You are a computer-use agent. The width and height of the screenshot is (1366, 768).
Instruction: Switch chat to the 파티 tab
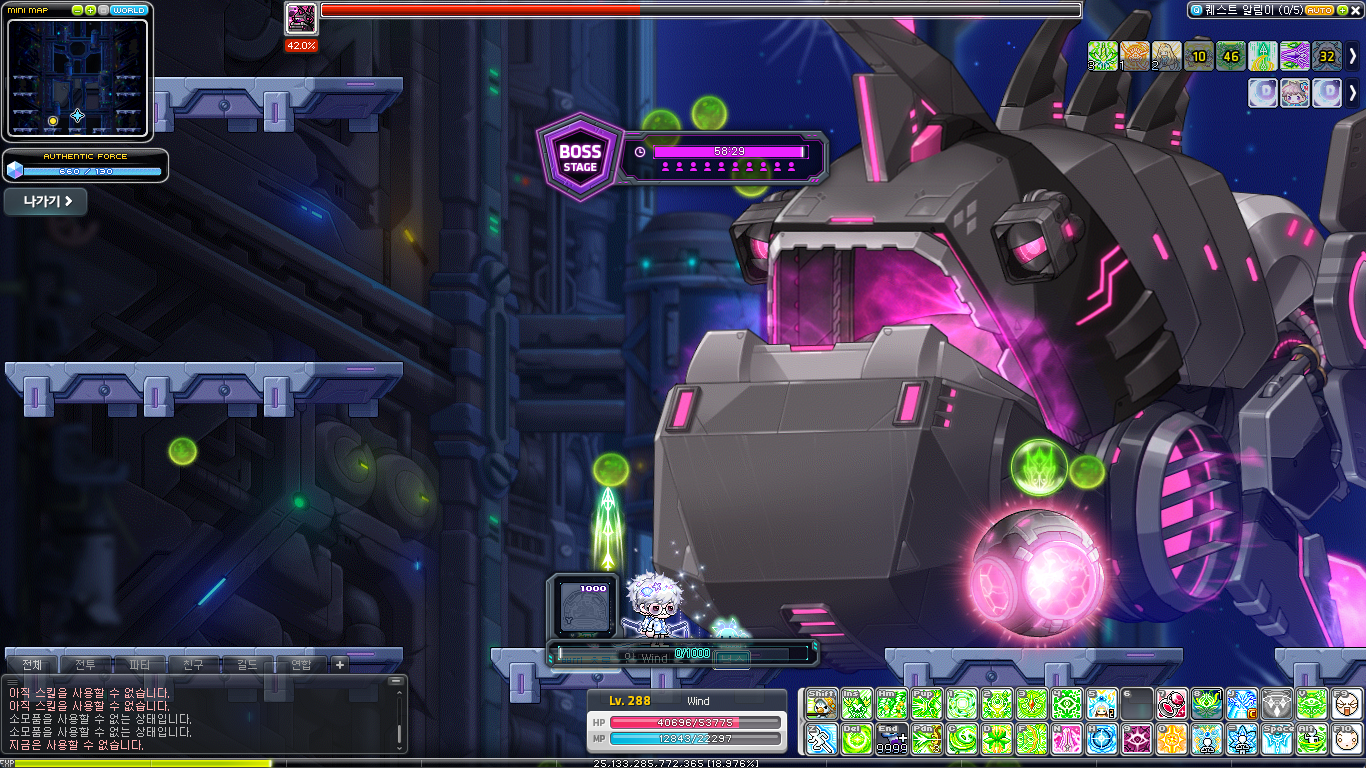(x=139, y=664)
